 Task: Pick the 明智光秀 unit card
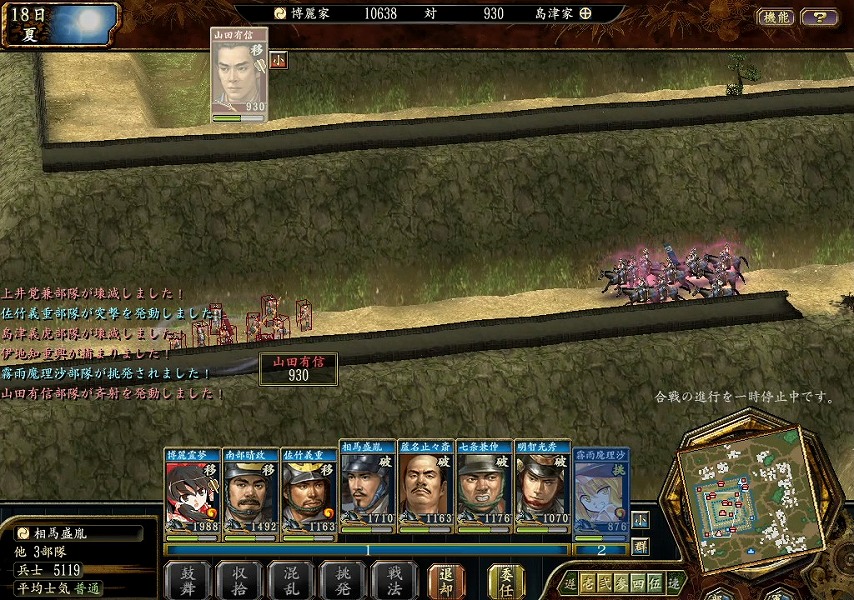(x=542, y=490)
